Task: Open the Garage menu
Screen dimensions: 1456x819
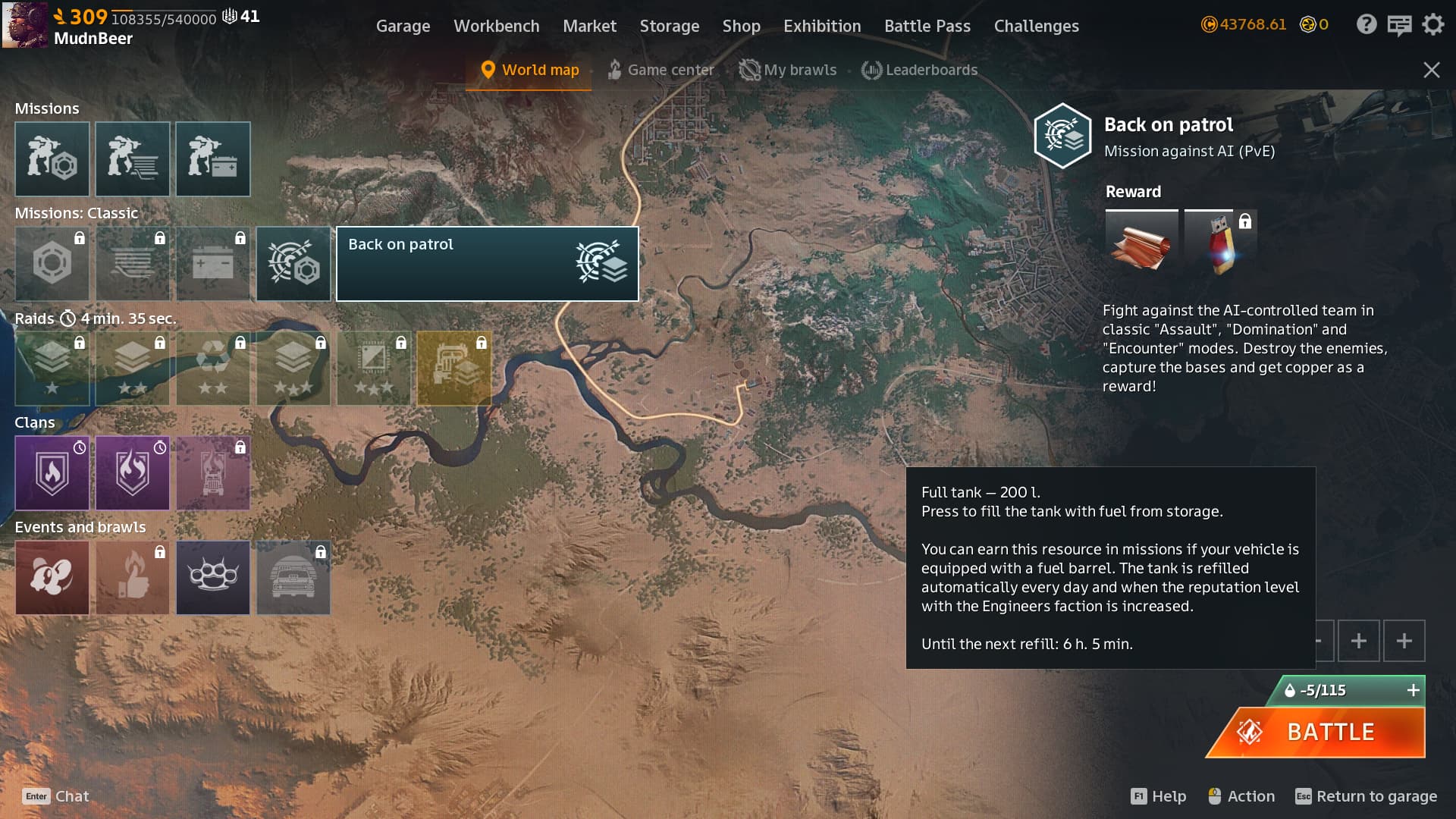Action: point(403,26)
